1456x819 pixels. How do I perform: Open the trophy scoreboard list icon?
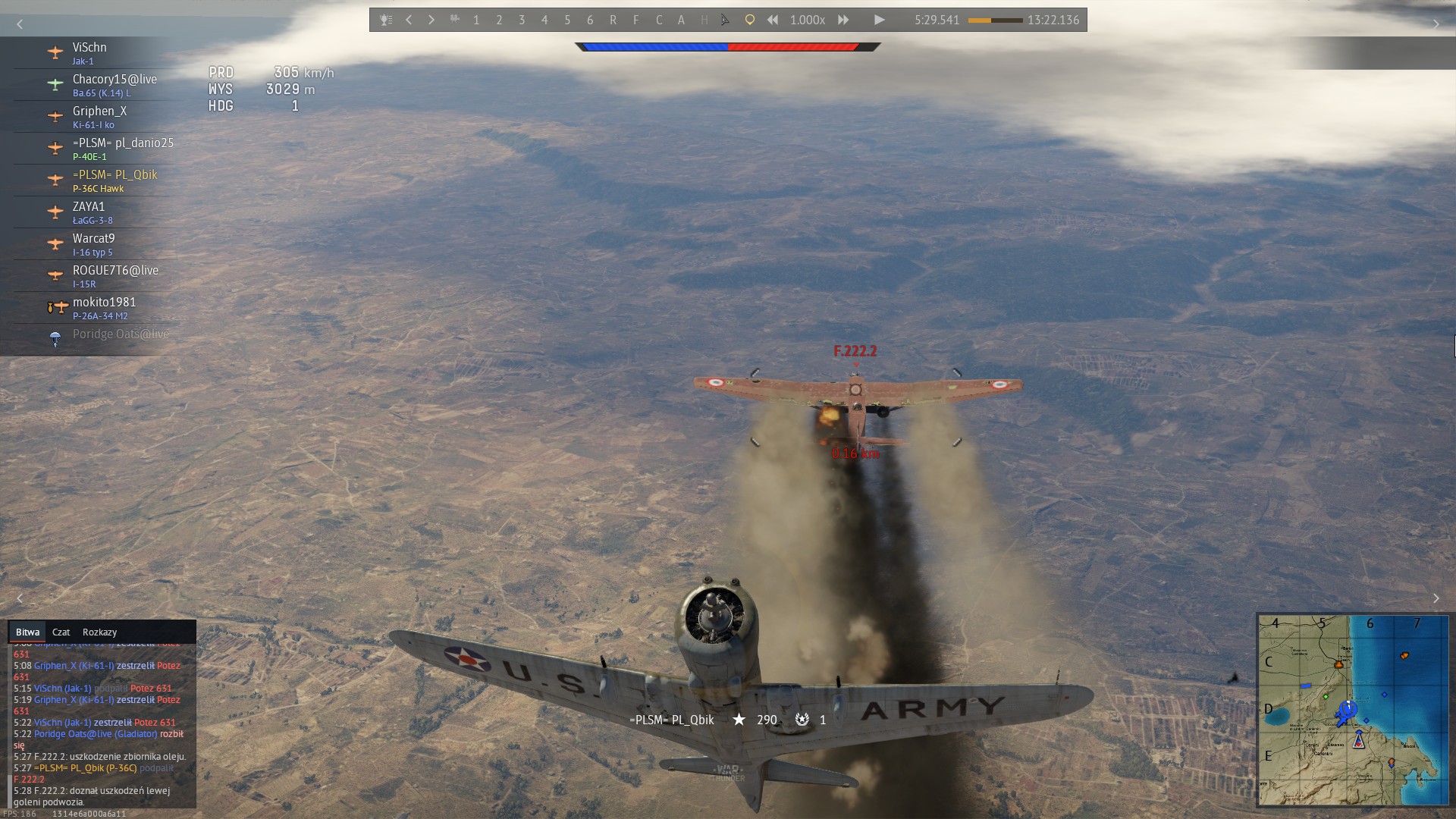pos(386,20)
